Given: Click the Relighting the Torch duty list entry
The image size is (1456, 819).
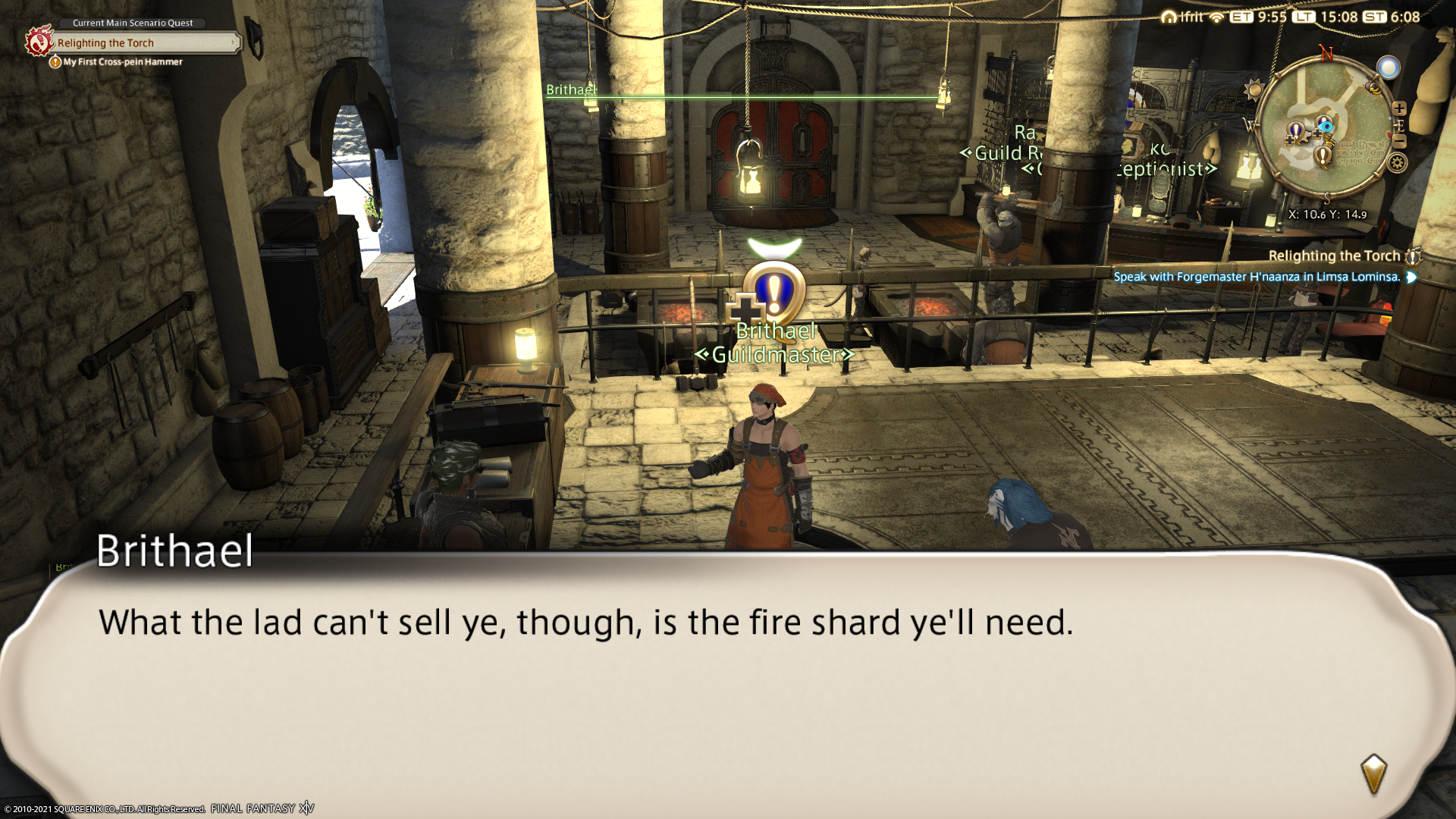Looking at the screenshot, I should point(1333,256).
